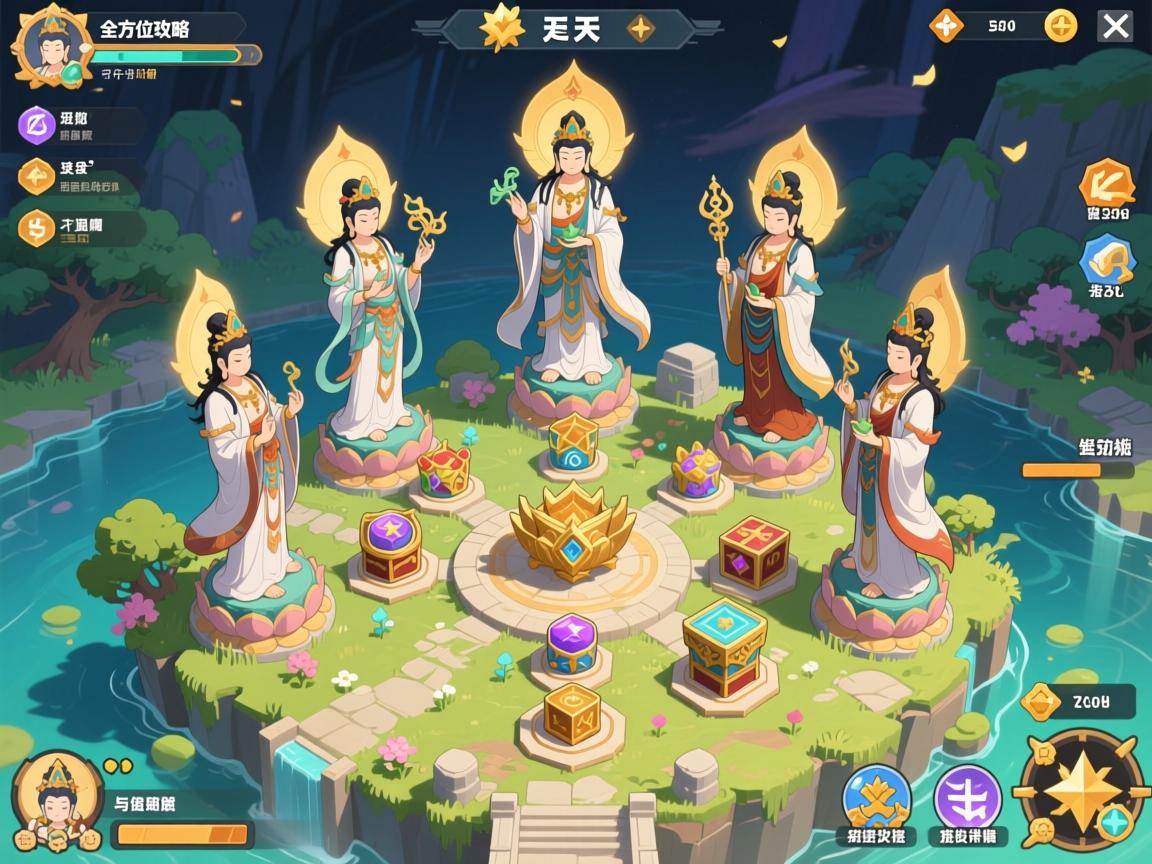Select the purple hexagon side menu icon

[x=38, y=125]
